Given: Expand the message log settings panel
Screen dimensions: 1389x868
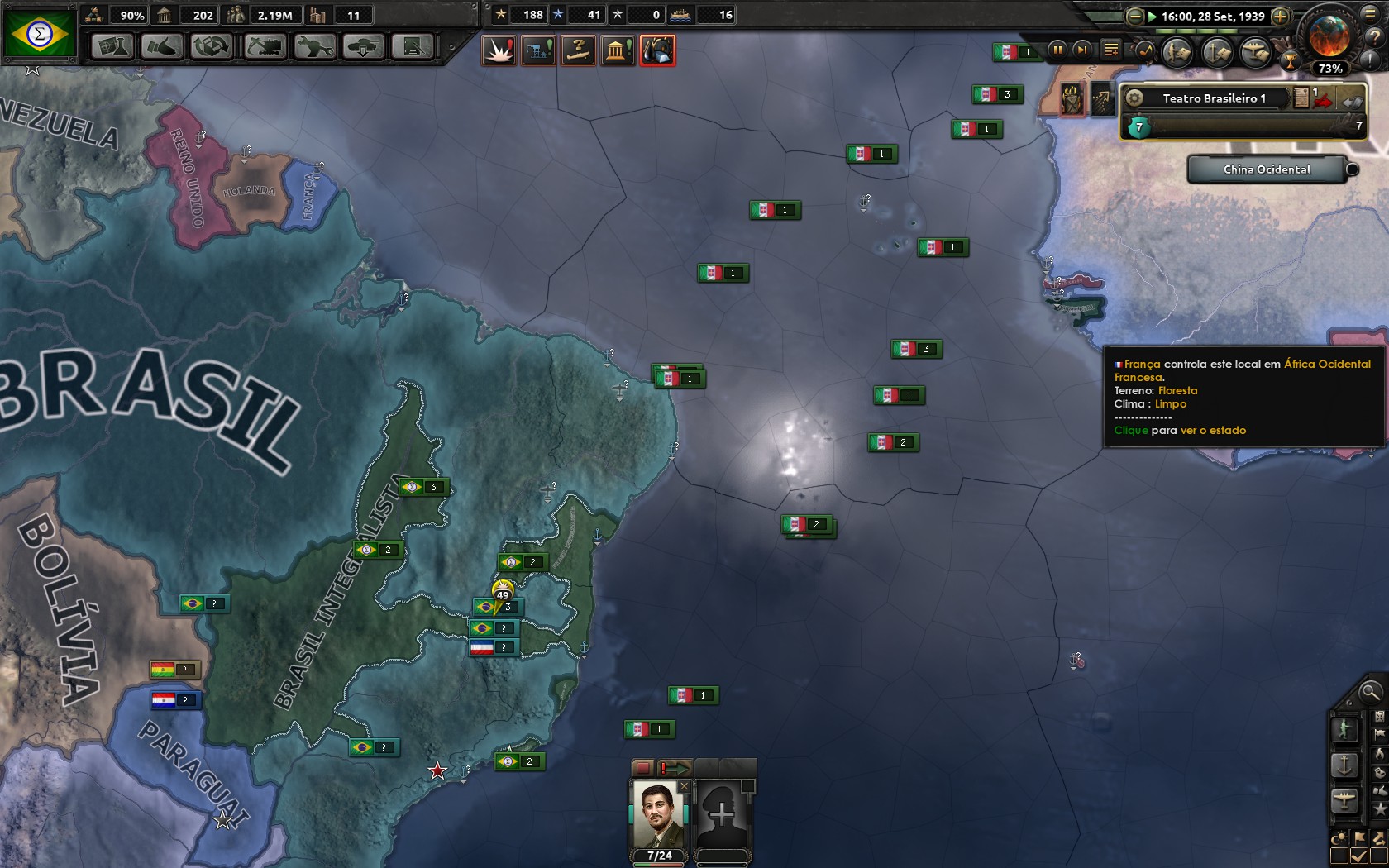Looking at the screenshot, I should coord(1112,50).
